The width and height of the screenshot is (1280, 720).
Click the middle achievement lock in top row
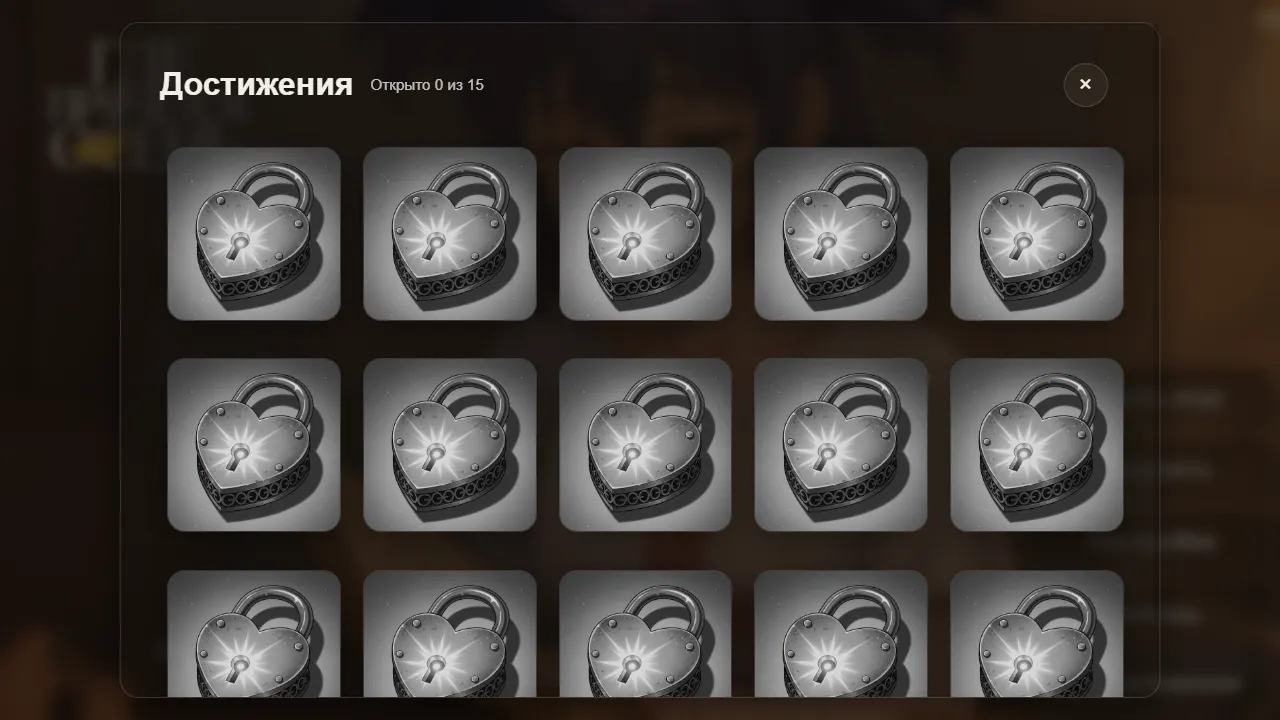tap(646, 233)
